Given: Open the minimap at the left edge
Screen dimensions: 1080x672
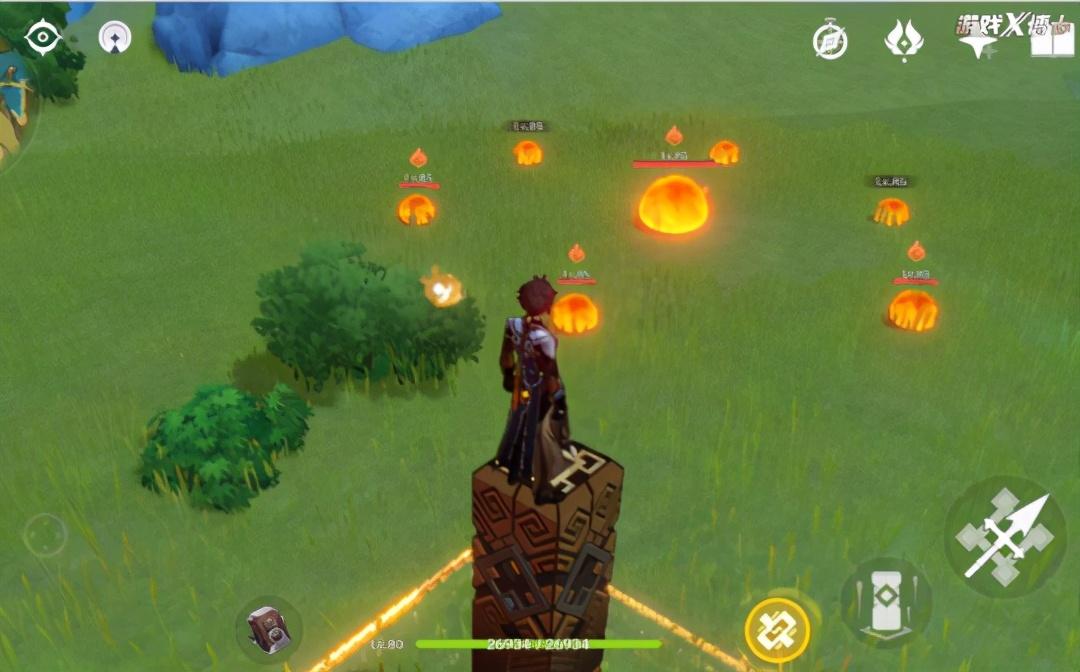Looking at the screenshot, I should pos(12,110).
